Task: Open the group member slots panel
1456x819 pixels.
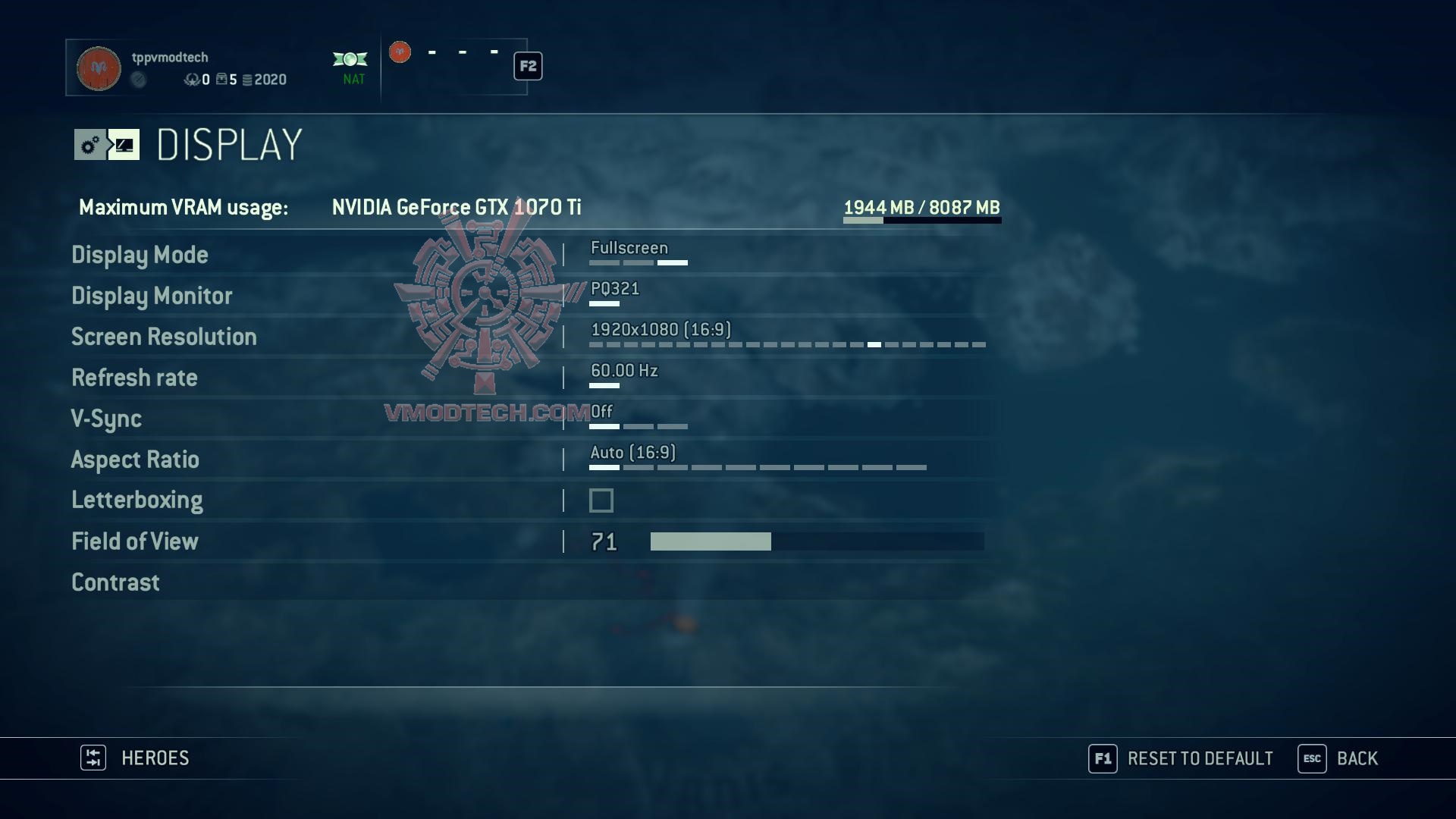Action: pyautogui.click(x=455, y=67)
